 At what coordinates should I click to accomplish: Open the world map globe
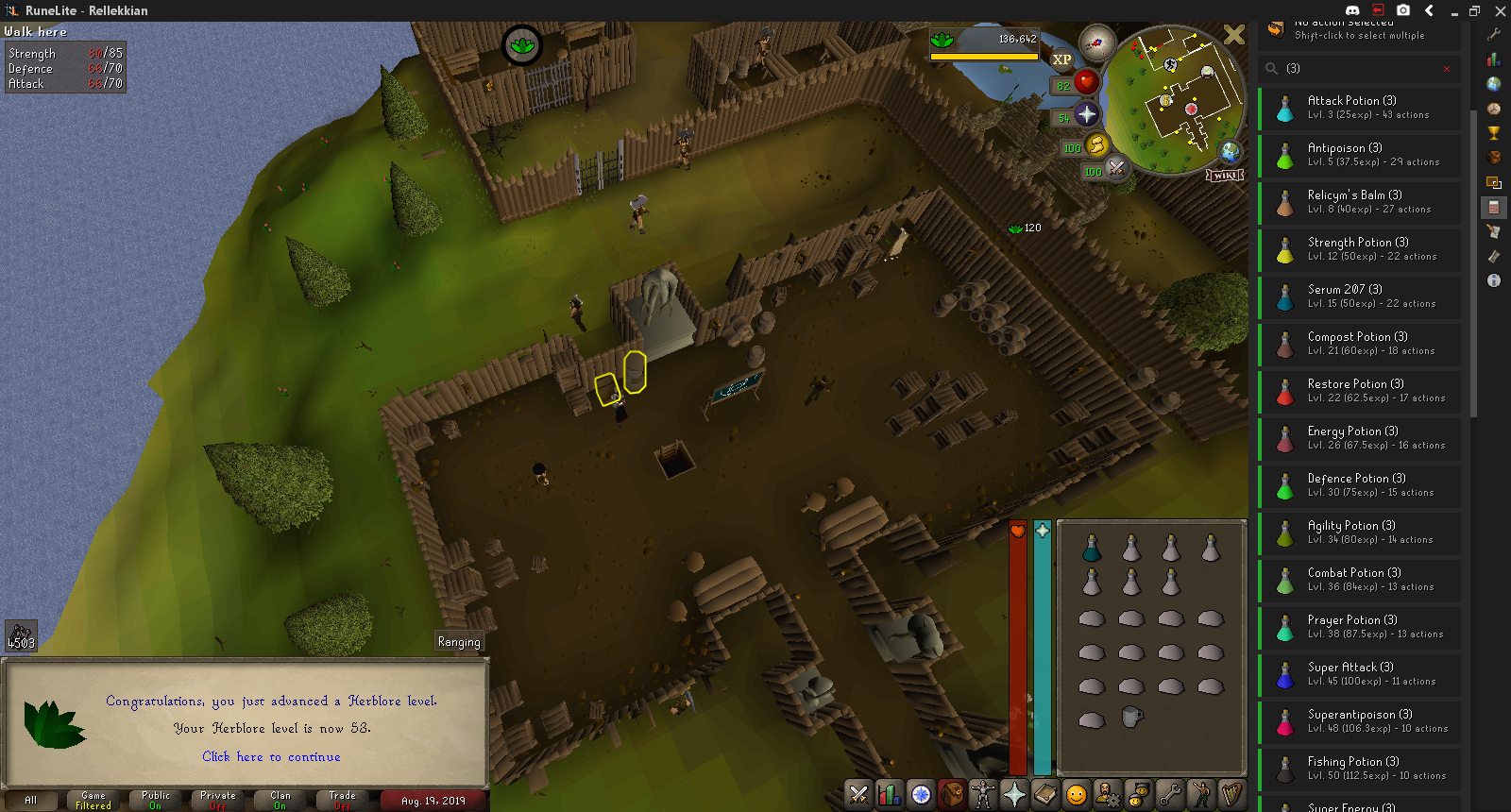coord(1230,151)
